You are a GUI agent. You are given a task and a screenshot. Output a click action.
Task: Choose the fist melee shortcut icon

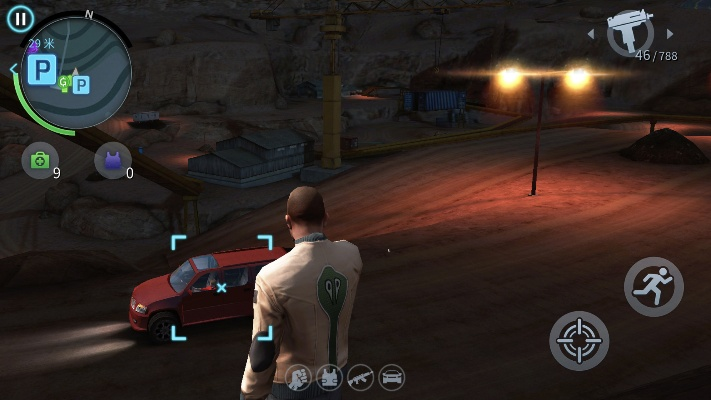coord(299,377)
